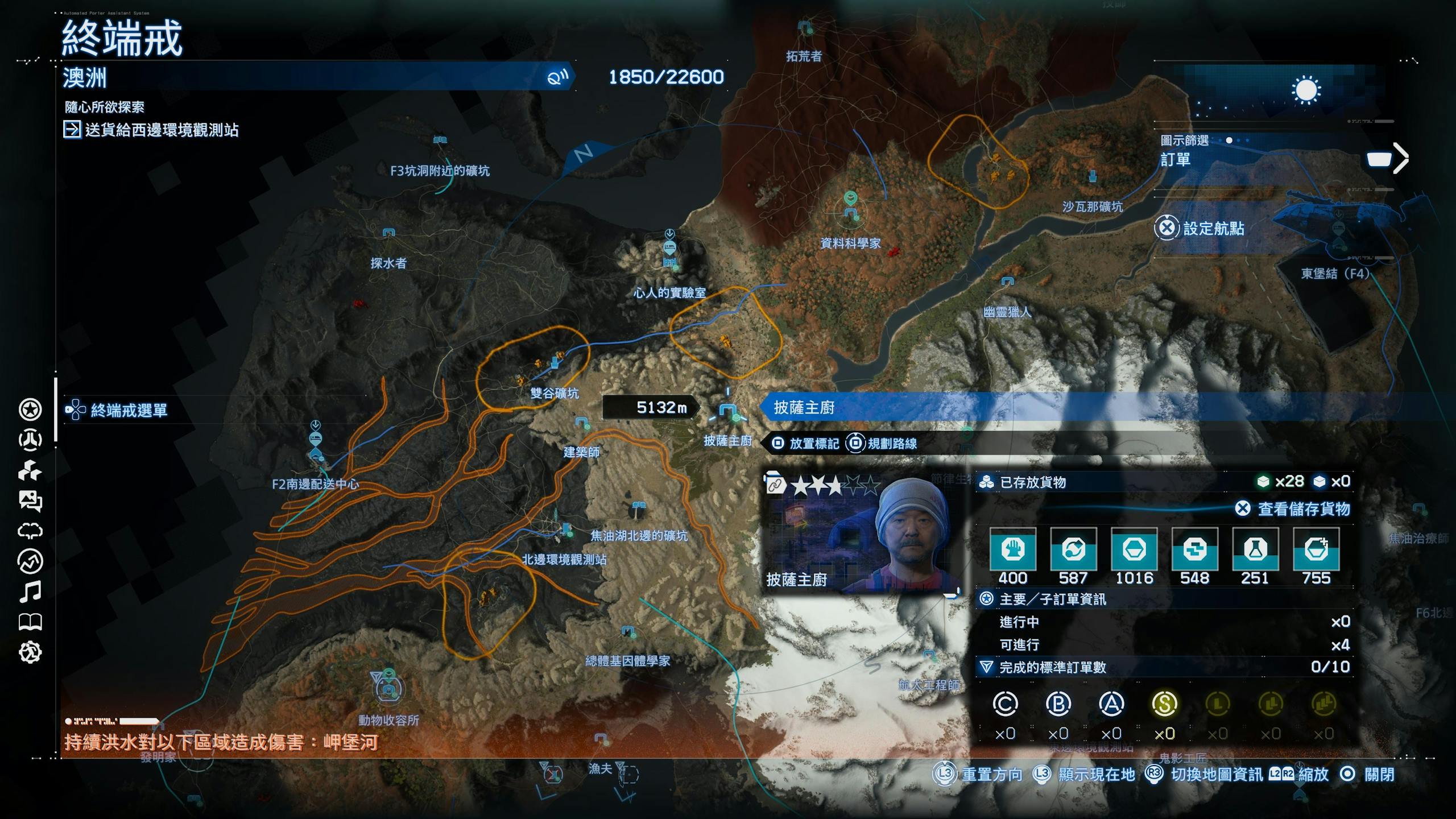Open the book icon in the sidebar
The image size is (1456, 819).
pyautogui.click(x=30, y=622)
